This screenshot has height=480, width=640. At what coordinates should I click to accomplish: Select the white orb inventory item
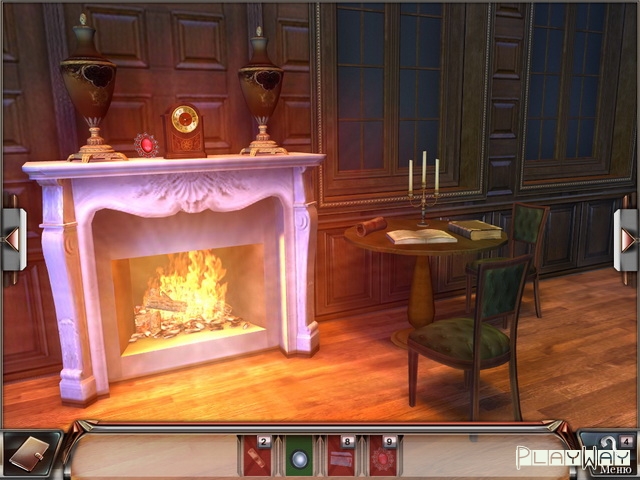click(298, 458)
